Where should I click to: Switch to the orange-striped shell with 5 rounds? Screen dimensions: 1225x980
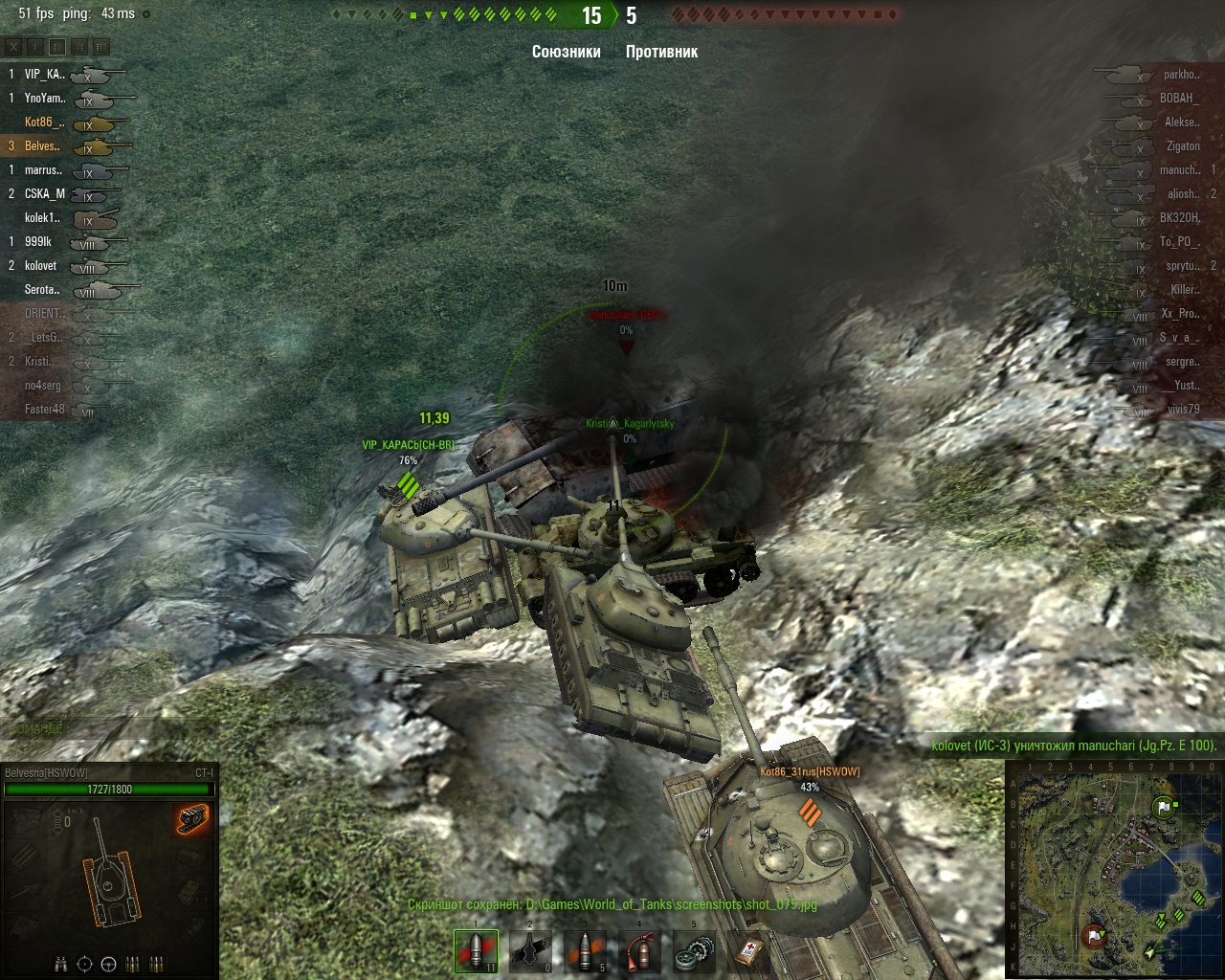click(585, 950)
